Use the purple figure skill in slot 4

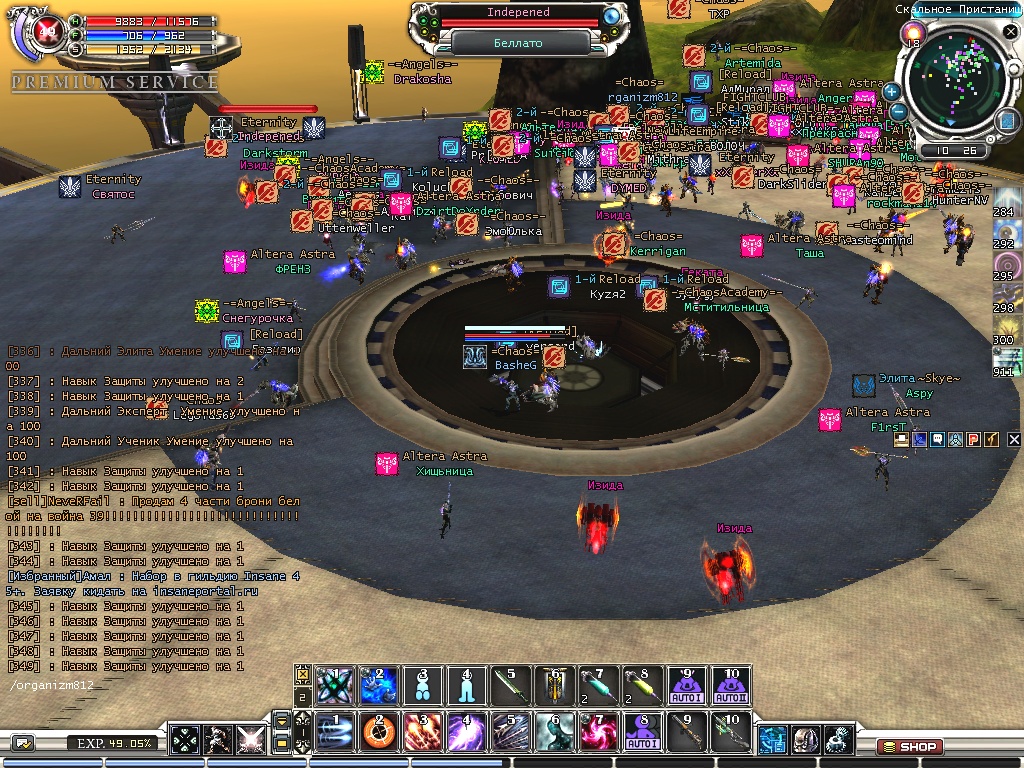[x=465, y=732]
